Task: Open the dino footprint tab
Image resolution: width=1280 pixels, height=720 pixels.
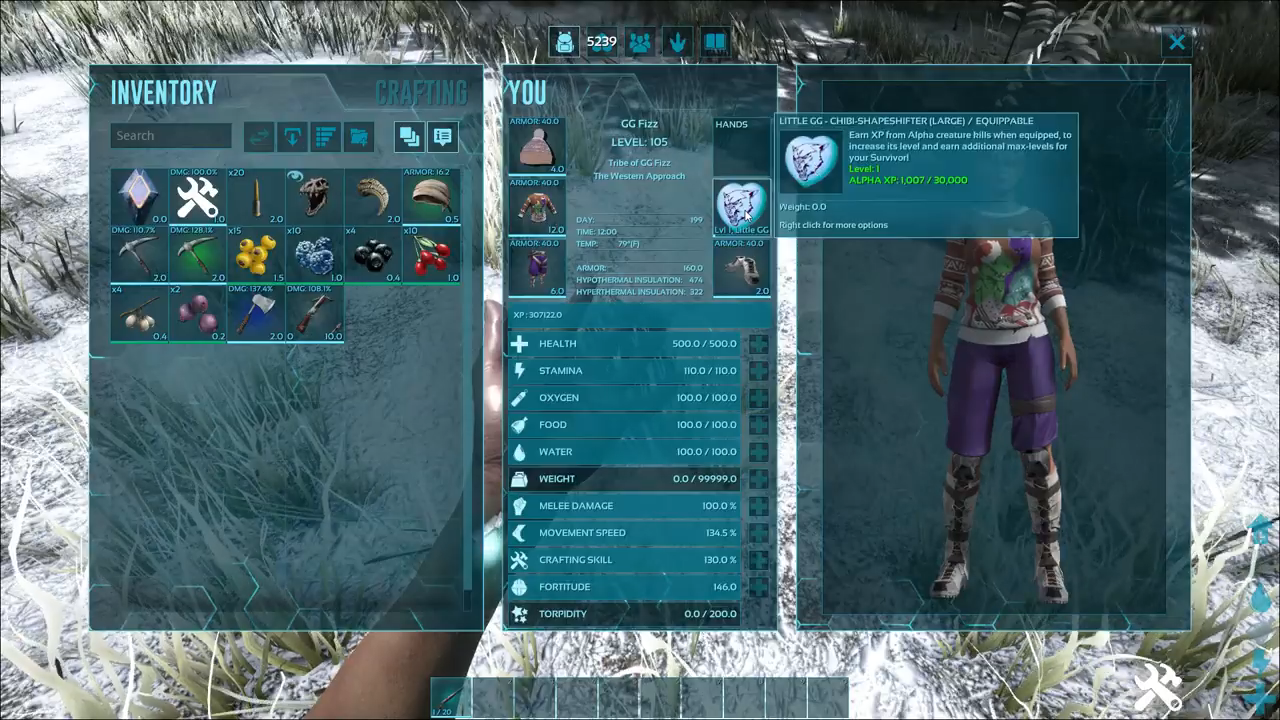Action: click(678, 43)
